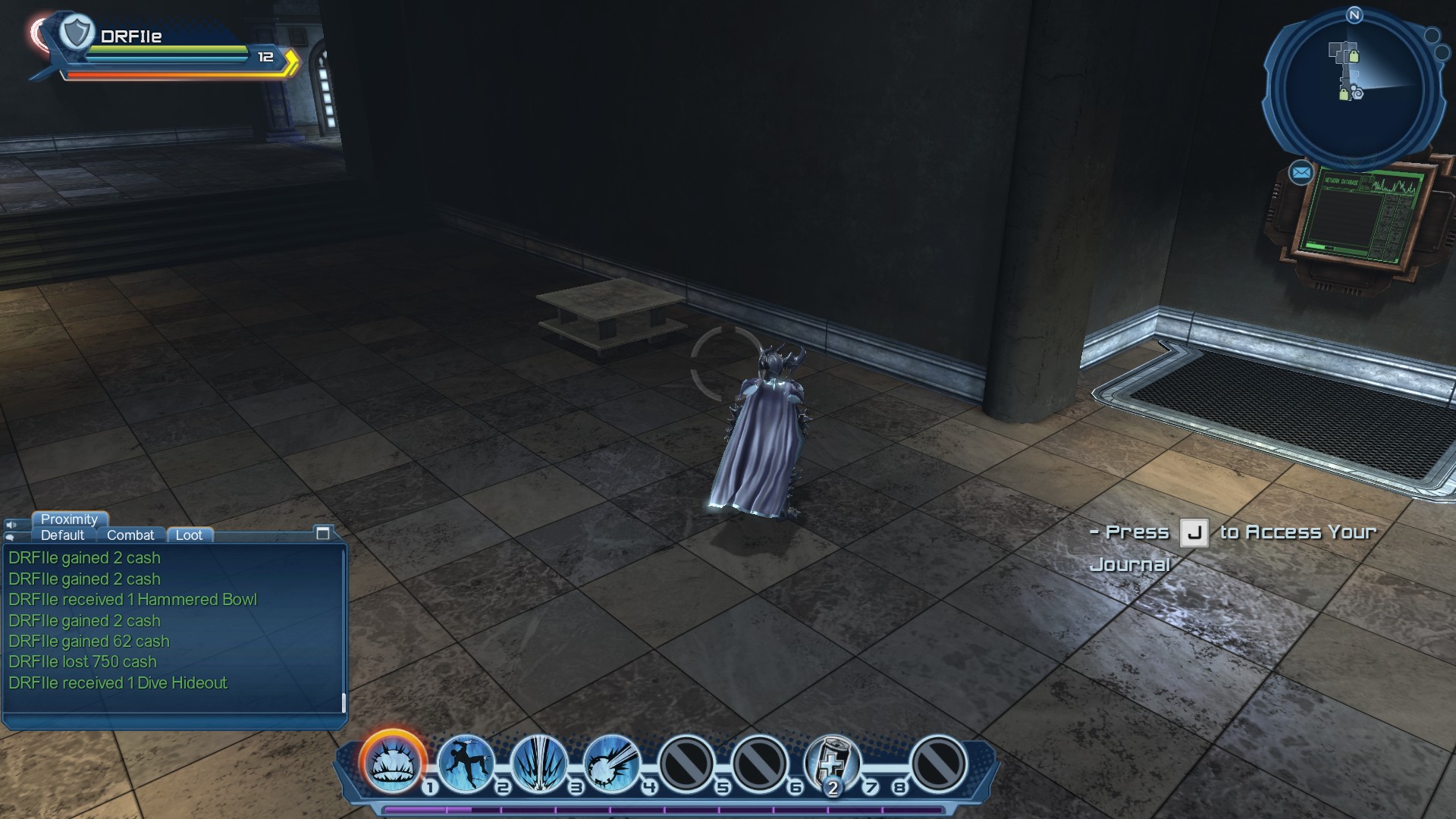Activate the spiked ice dome ability
This screenshot has width=1456, height=819.
coord(392,762)
